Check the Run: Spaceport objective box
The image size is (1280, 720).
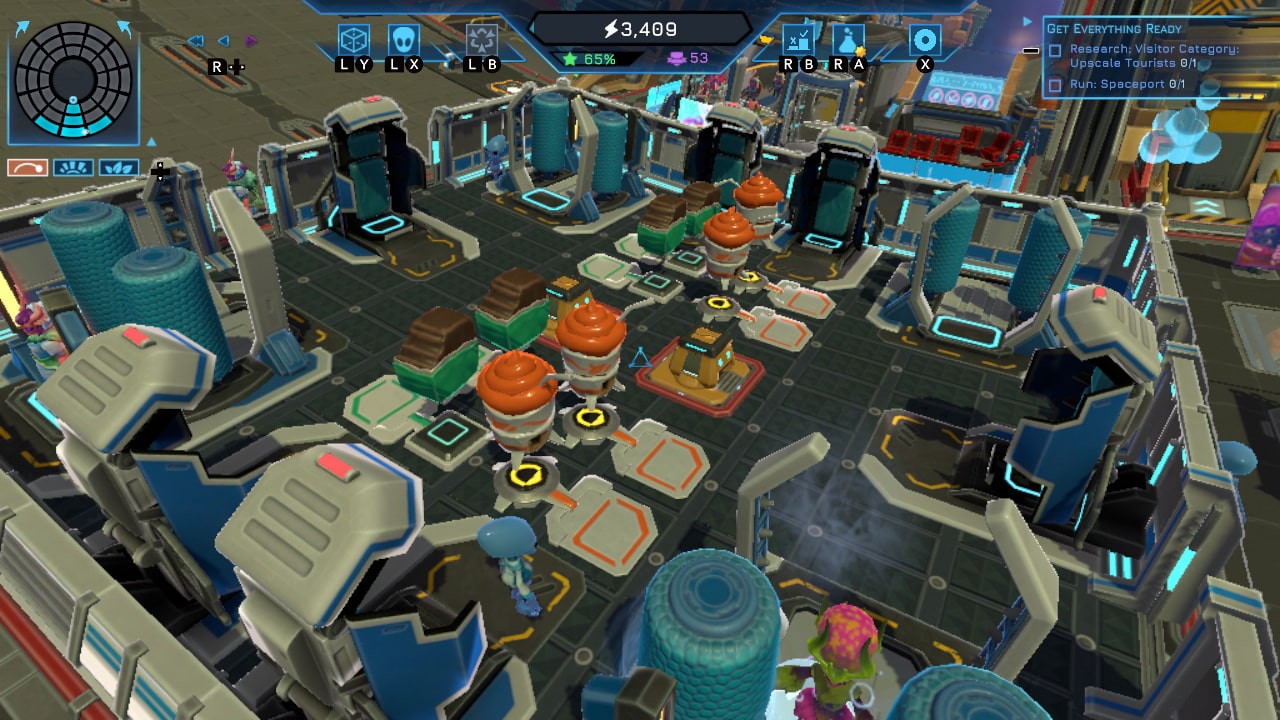1055,85
